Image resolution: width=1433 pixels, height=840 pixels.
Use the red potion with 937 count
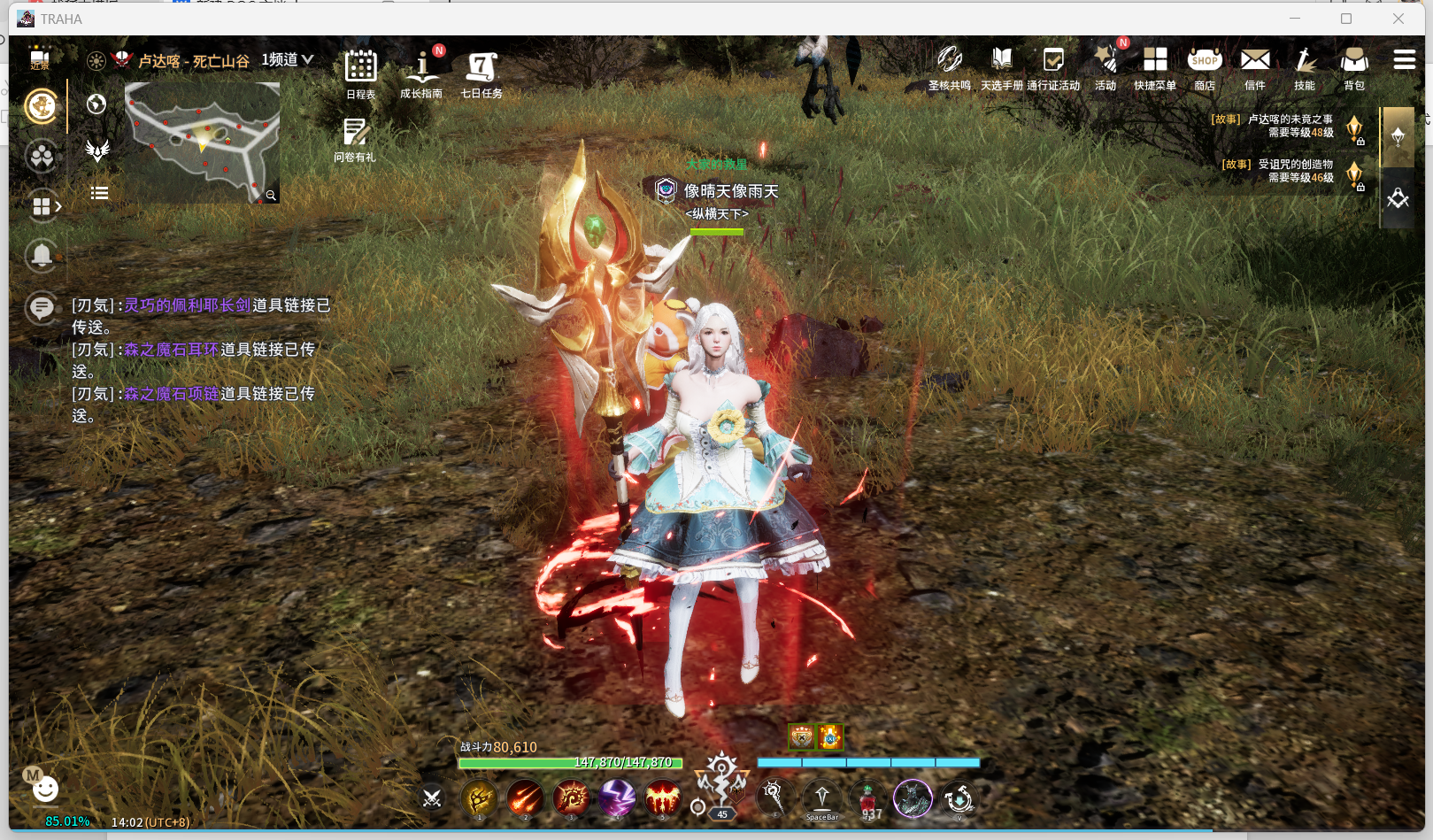[868, 799]
